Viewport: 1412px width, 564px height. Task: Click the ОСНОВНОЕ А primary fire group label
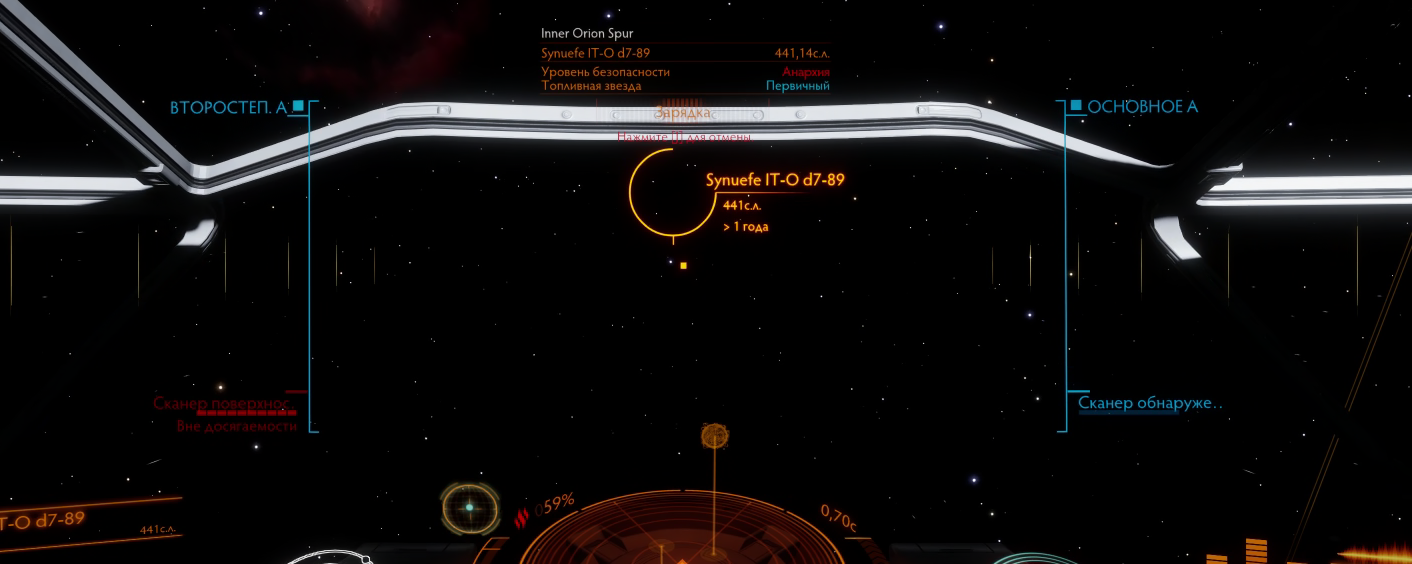(1142, 106)
